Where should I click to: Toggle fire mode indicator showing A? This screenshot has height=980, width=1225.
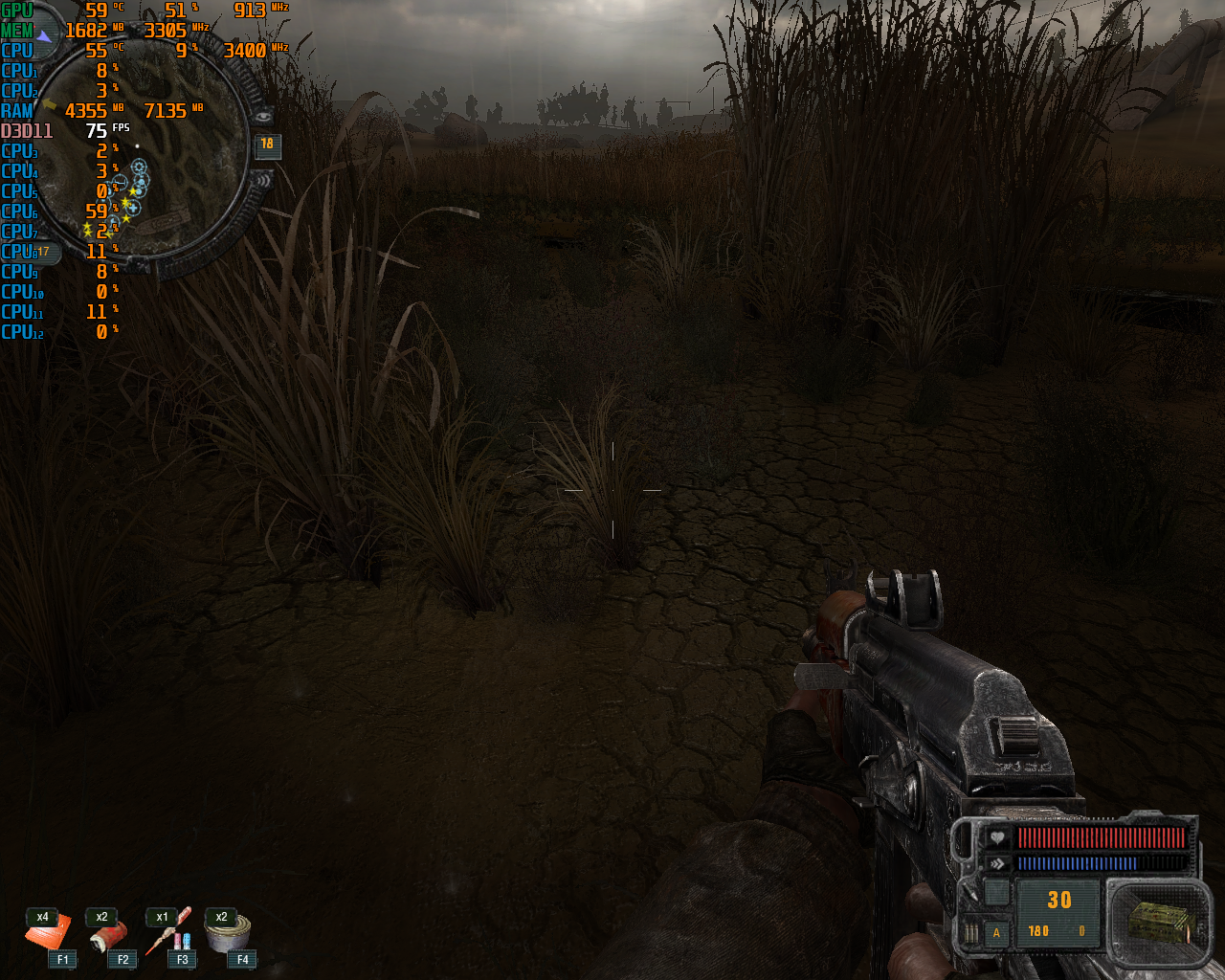point(997,931)
